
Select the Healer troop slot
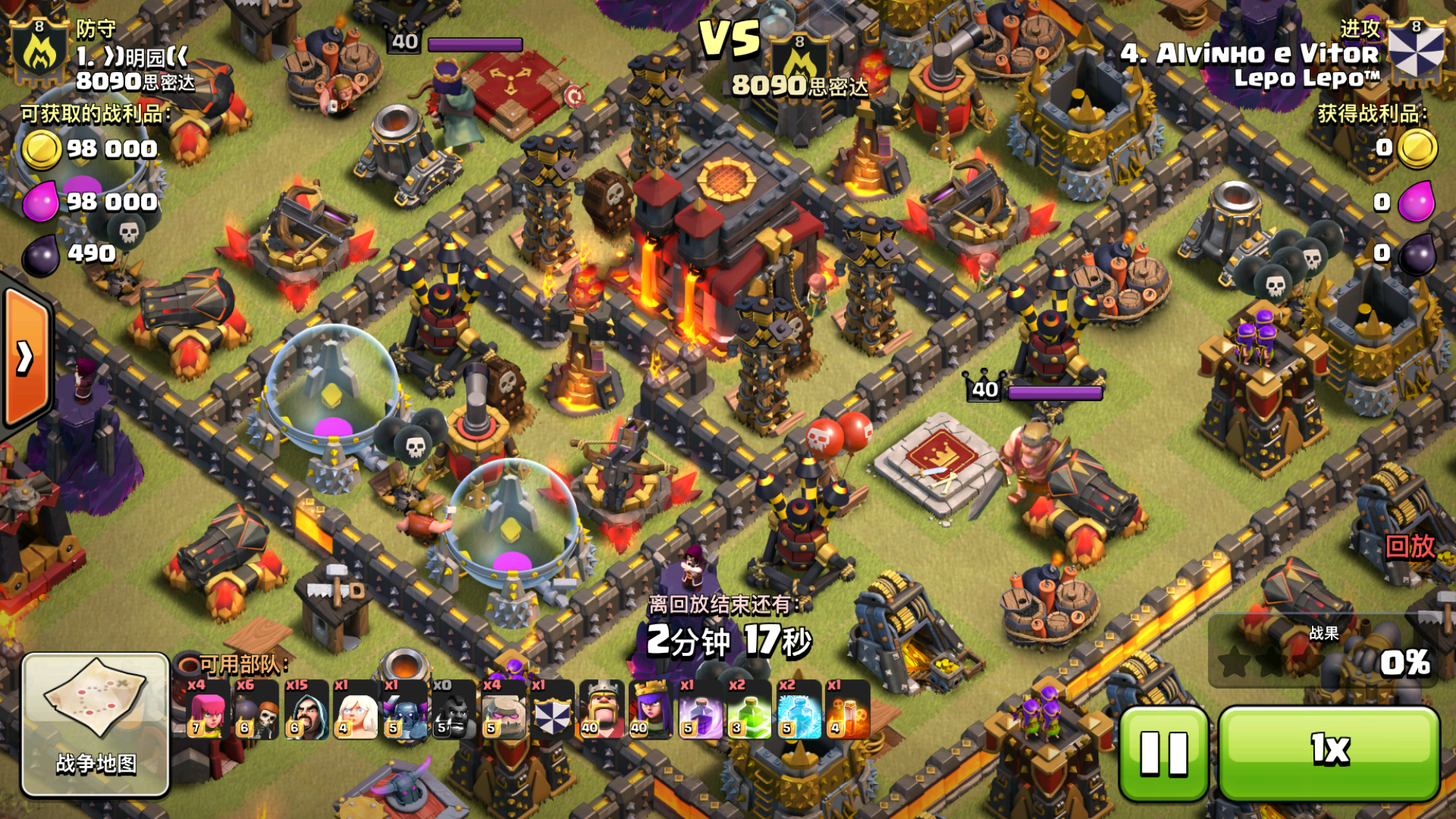click(355, 710)
